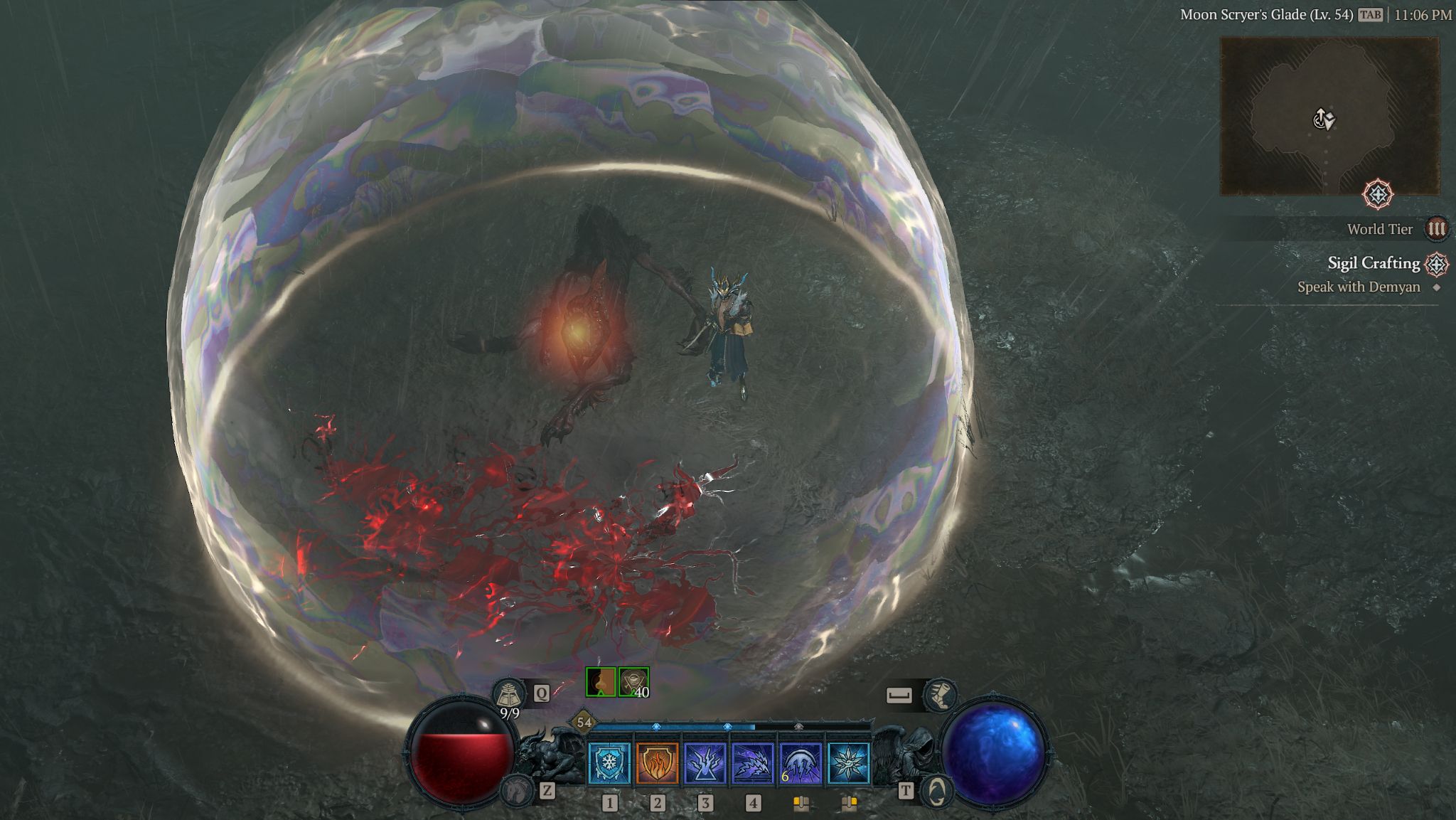Click the level 54 badge
Image resolution: width=1456 pixels, height=820 pixels.
584,723
